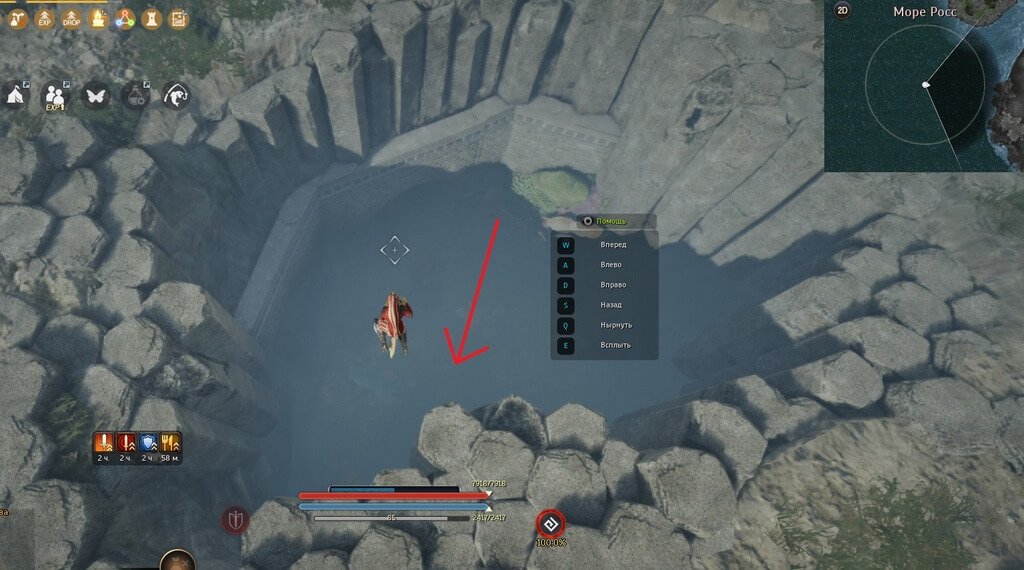Click the three colored nodes icon
This screenshot has height=570, width=1024.
click(x=124, y=18)
